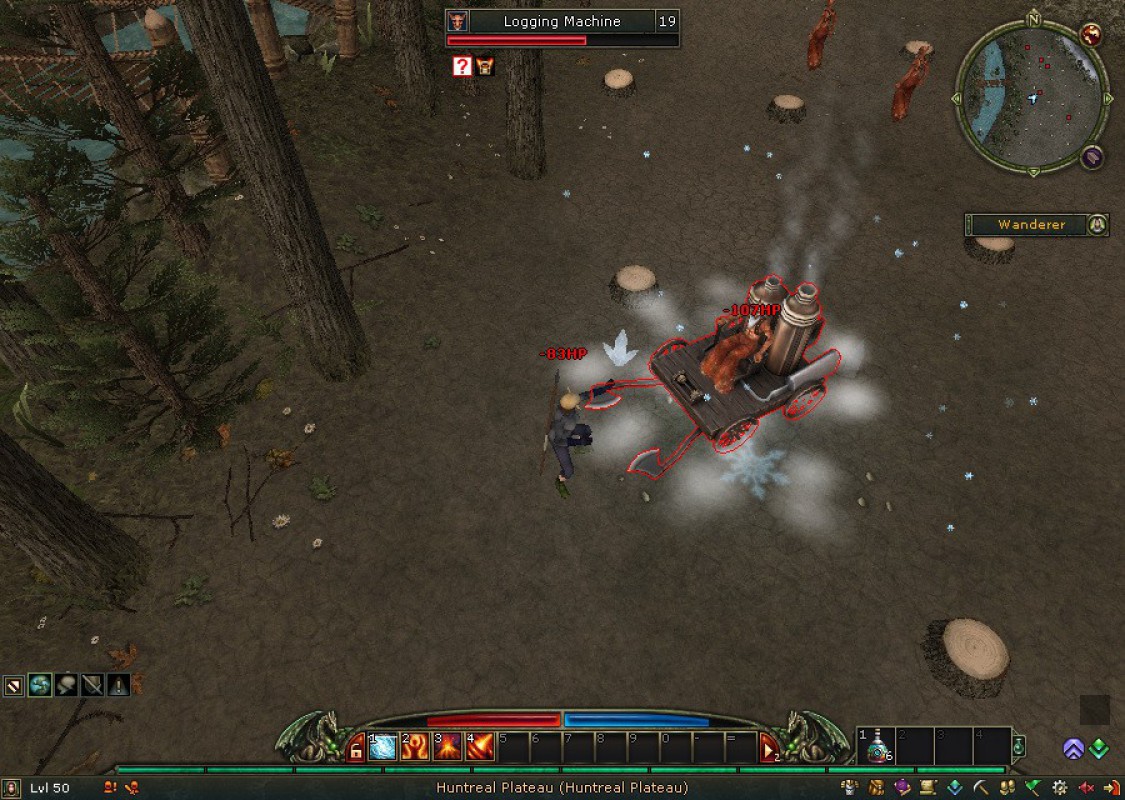
Task: Open the player portrait next to Lvl 50
Action: coord(14,788)
